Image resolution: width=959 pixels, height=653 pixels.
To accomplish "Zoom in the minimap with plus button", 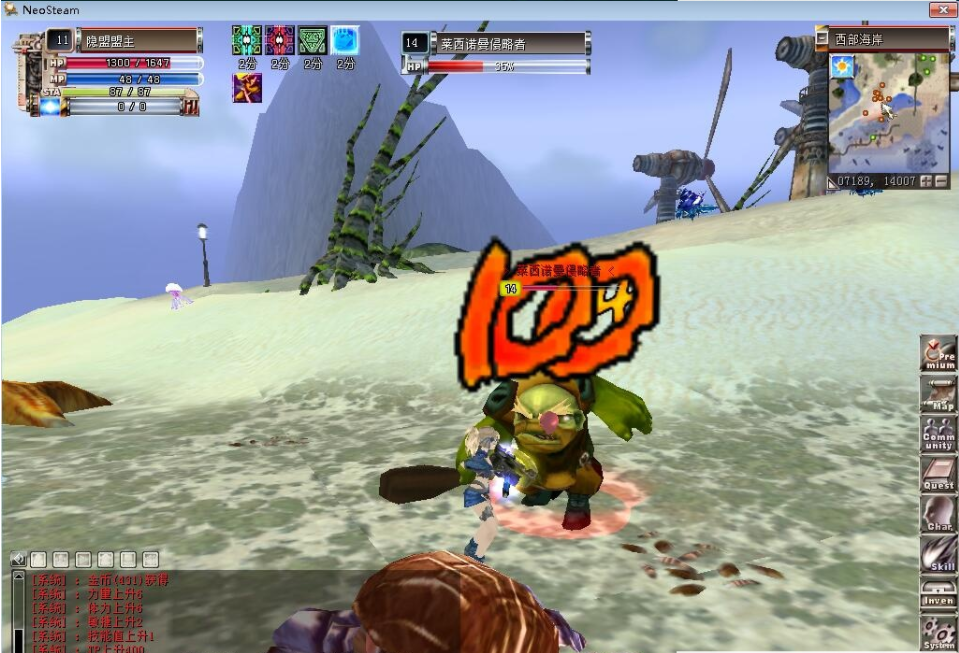I will point(925,182).
